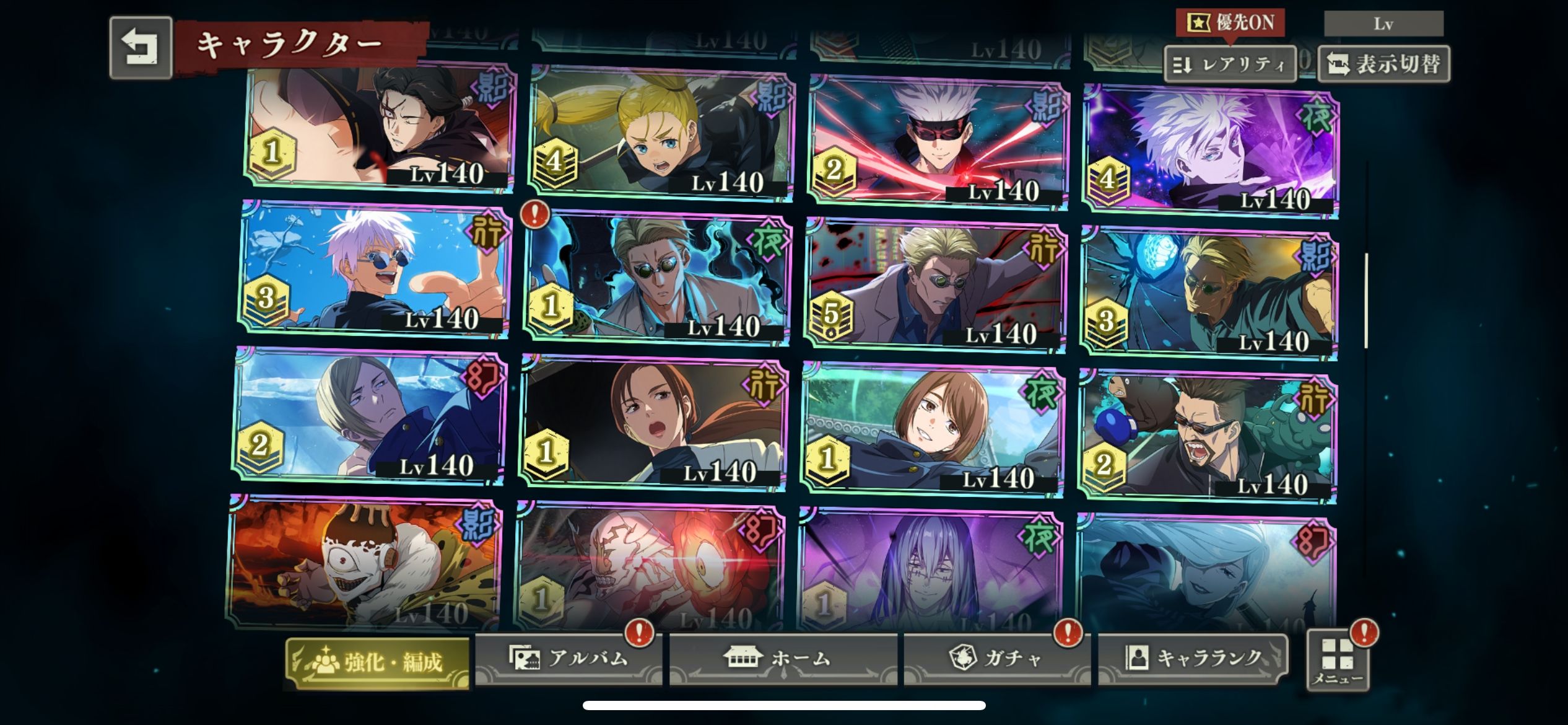The width and height of the screenshot is (1568, 725).
Task: Go back with the return arrow button
Action: [x=141, y=48]
